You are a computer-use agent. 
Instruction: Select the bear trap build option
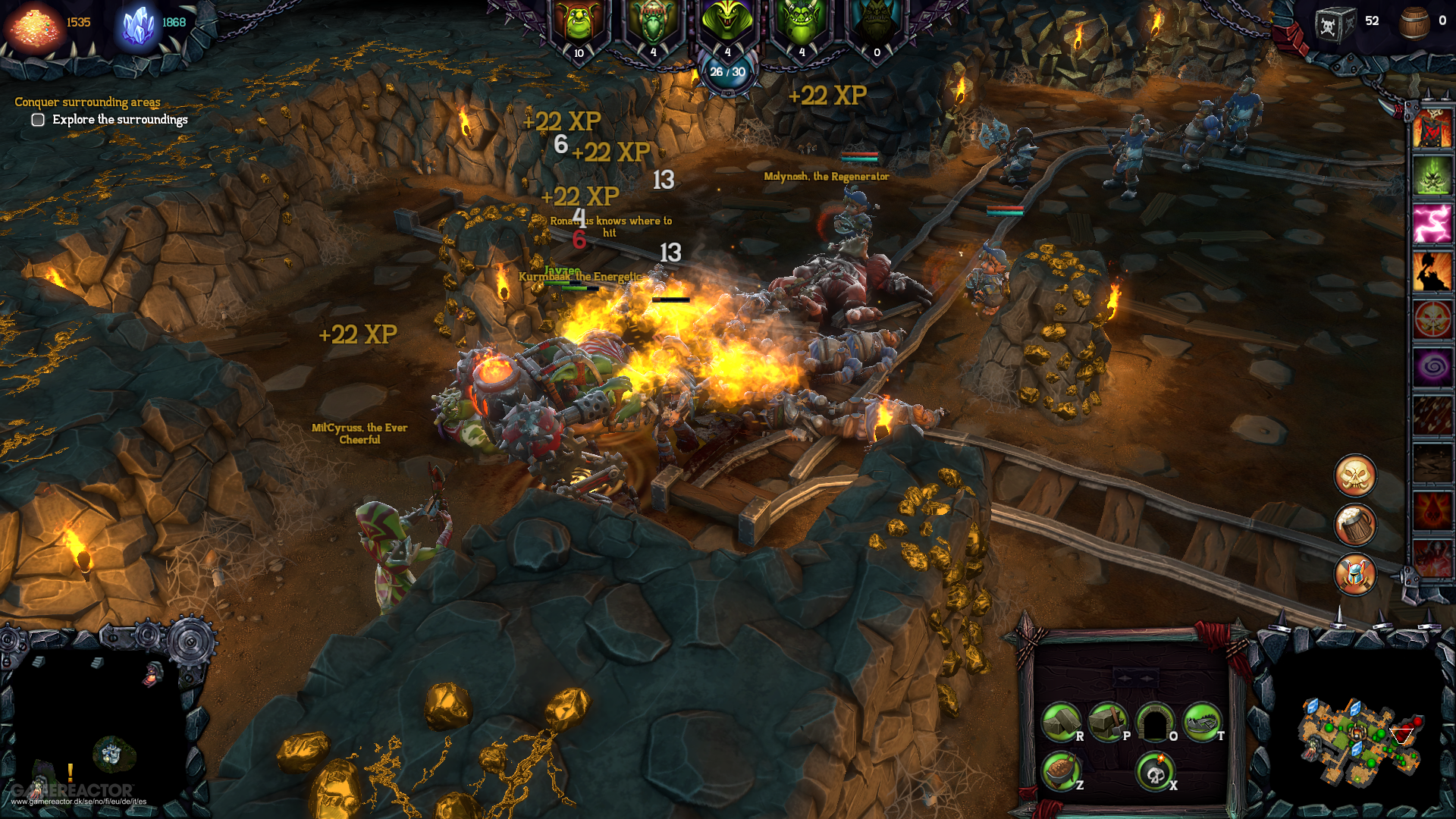pyautogui.click(x=1201, y=722)
